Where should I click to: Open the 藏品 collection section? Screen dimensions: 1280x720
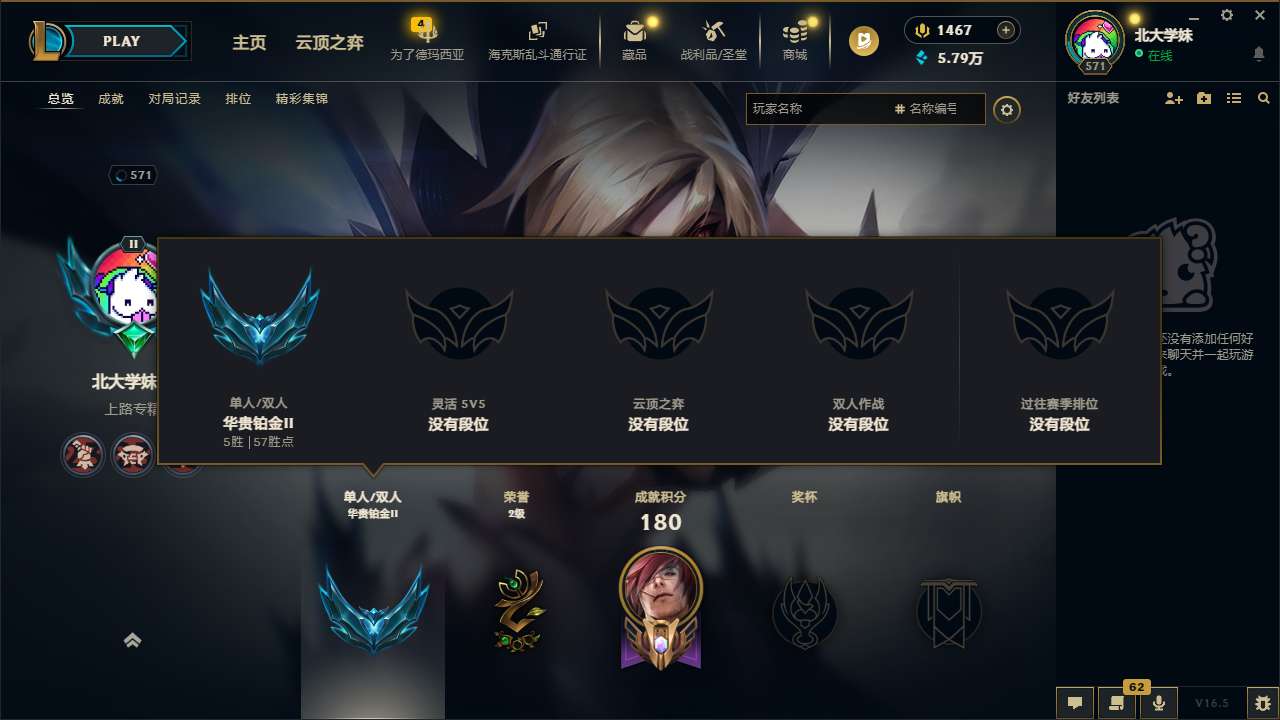coord(635,40)
